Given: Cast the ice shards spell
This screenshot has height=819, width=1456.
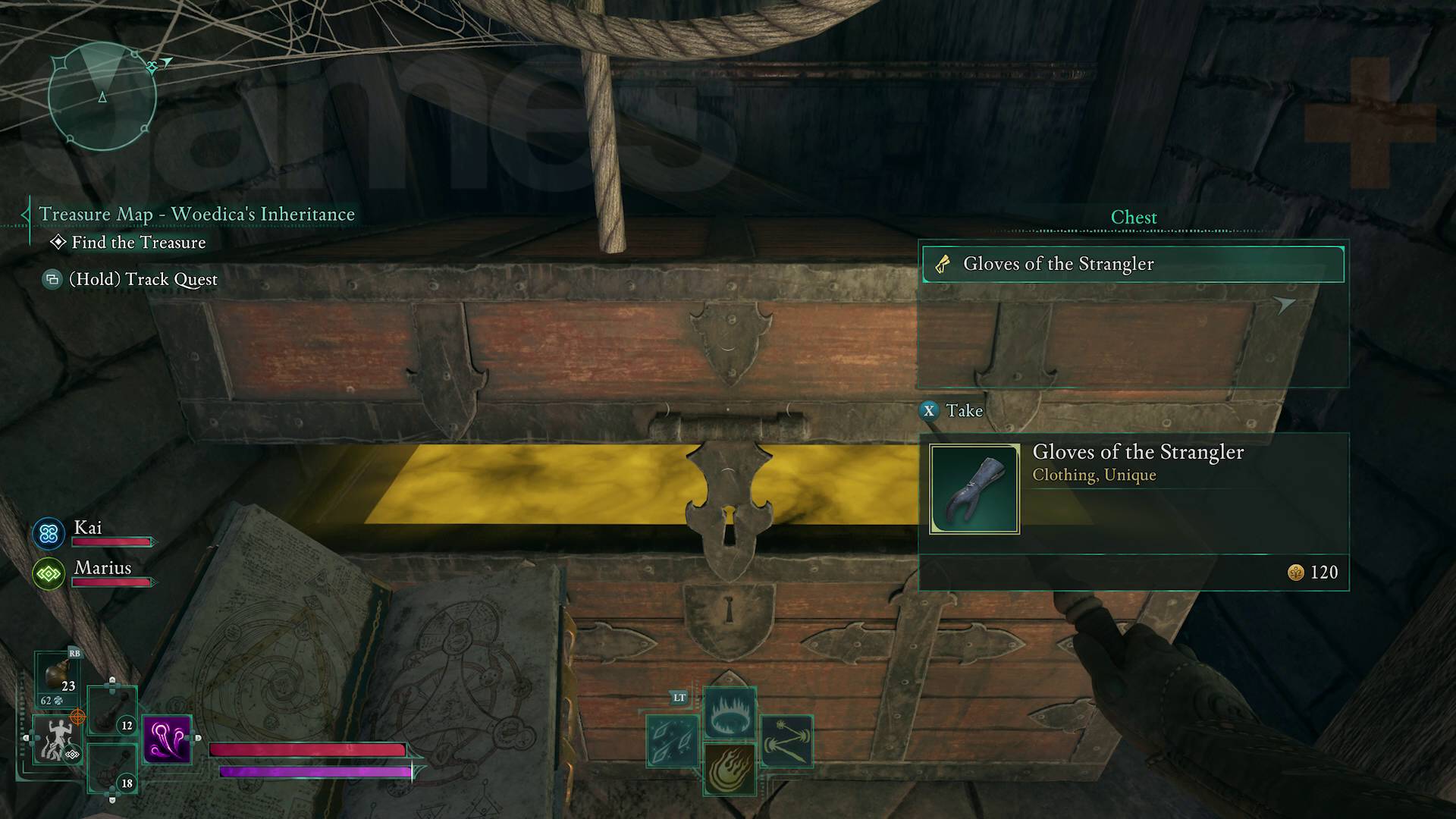Looking at the screenshot, I should point(673,741).
